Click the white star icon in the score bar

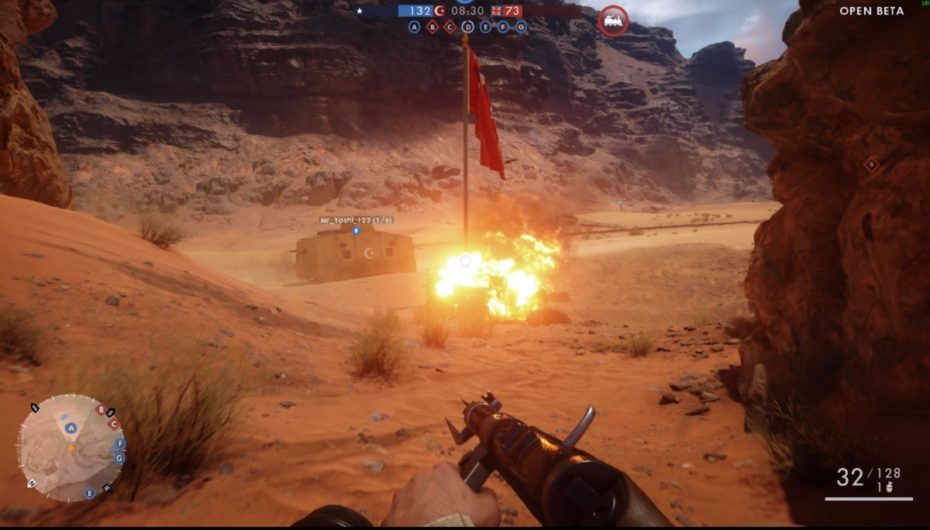360,11
